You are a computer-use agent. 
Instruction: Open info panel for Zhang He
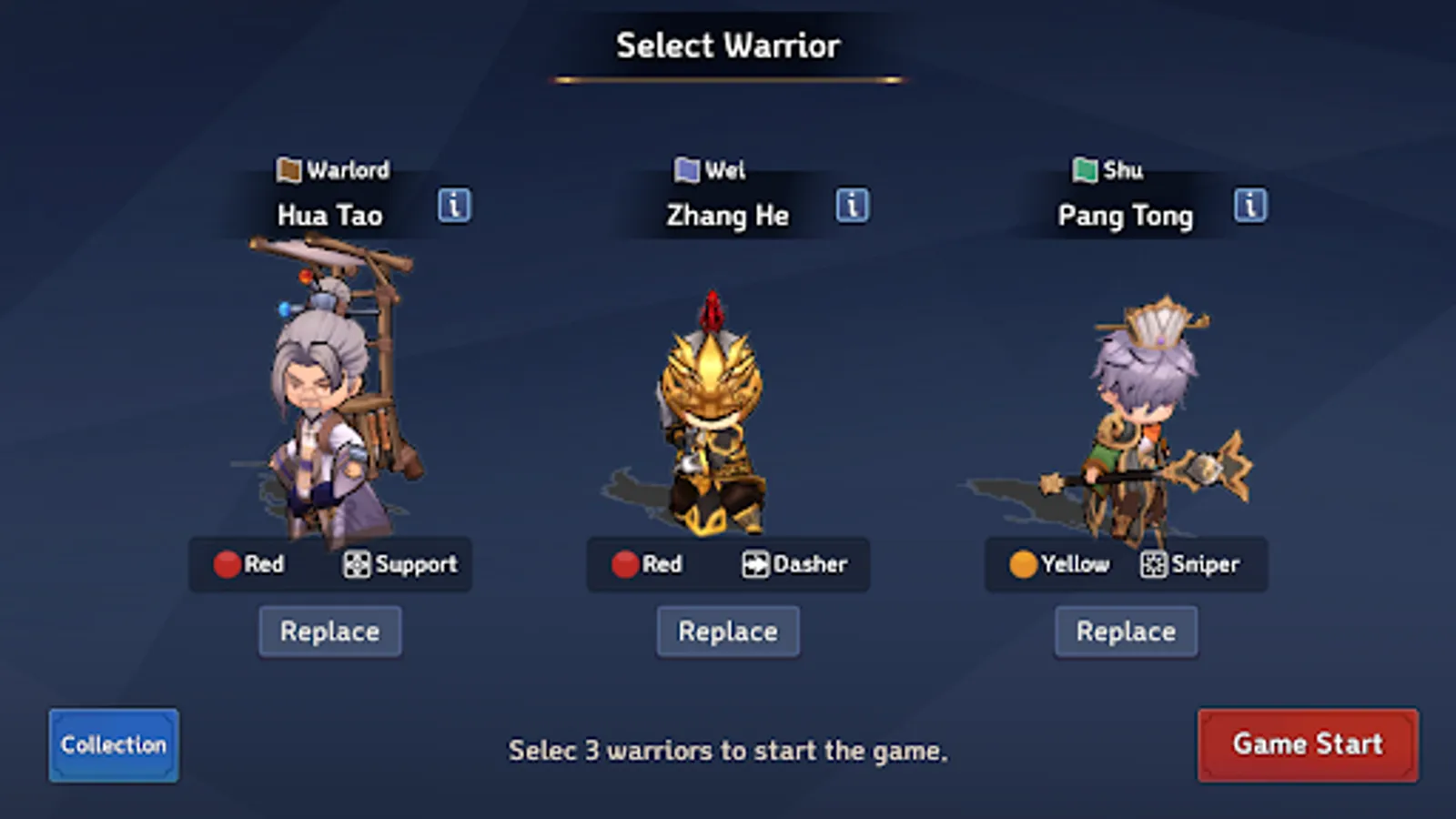852,206
